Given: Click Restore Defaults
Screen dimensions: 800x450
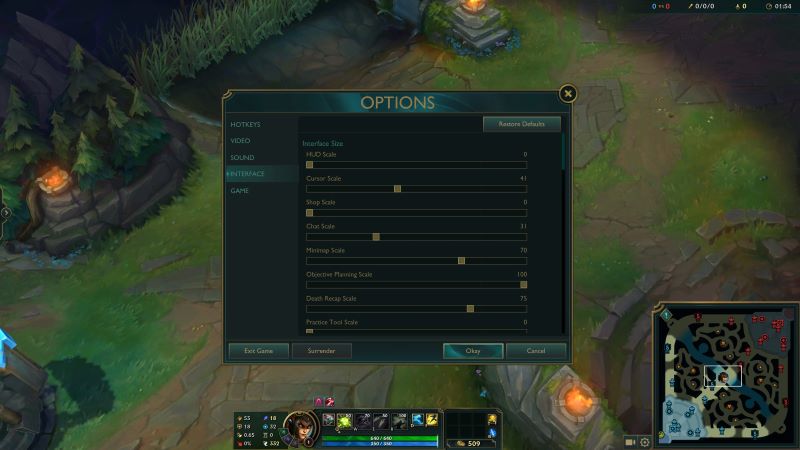Looking at the screenshot, I should tap(521, 124).
